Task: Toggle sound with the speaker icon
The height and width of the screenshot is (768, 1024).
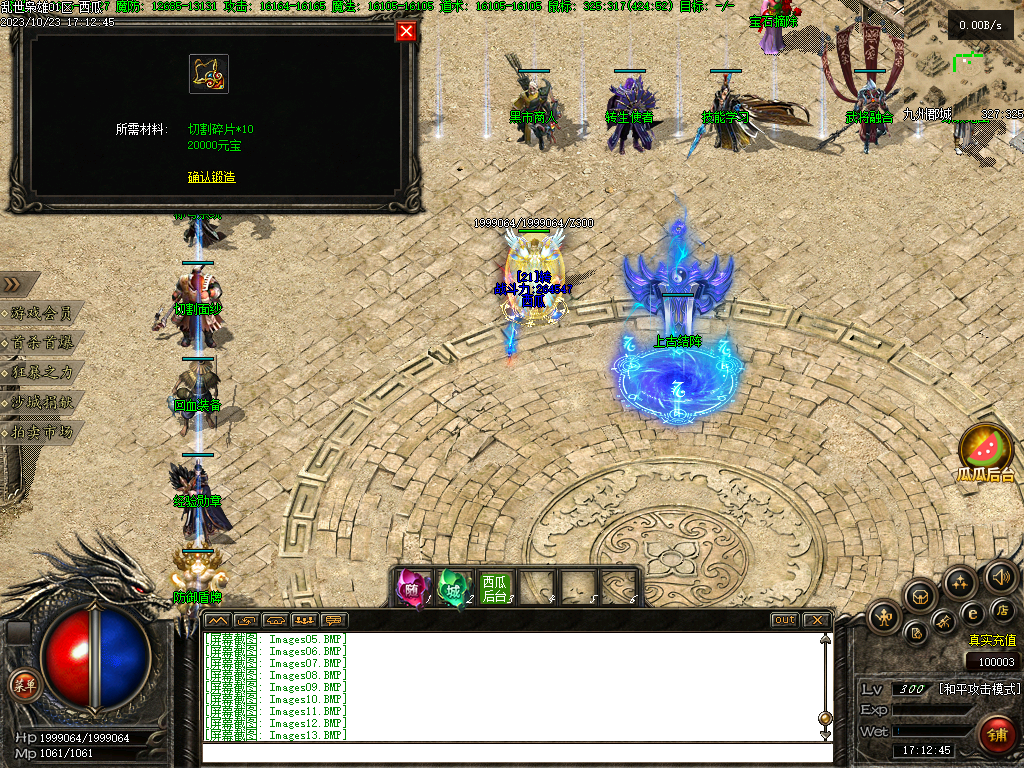Action: pos(1001,576)
